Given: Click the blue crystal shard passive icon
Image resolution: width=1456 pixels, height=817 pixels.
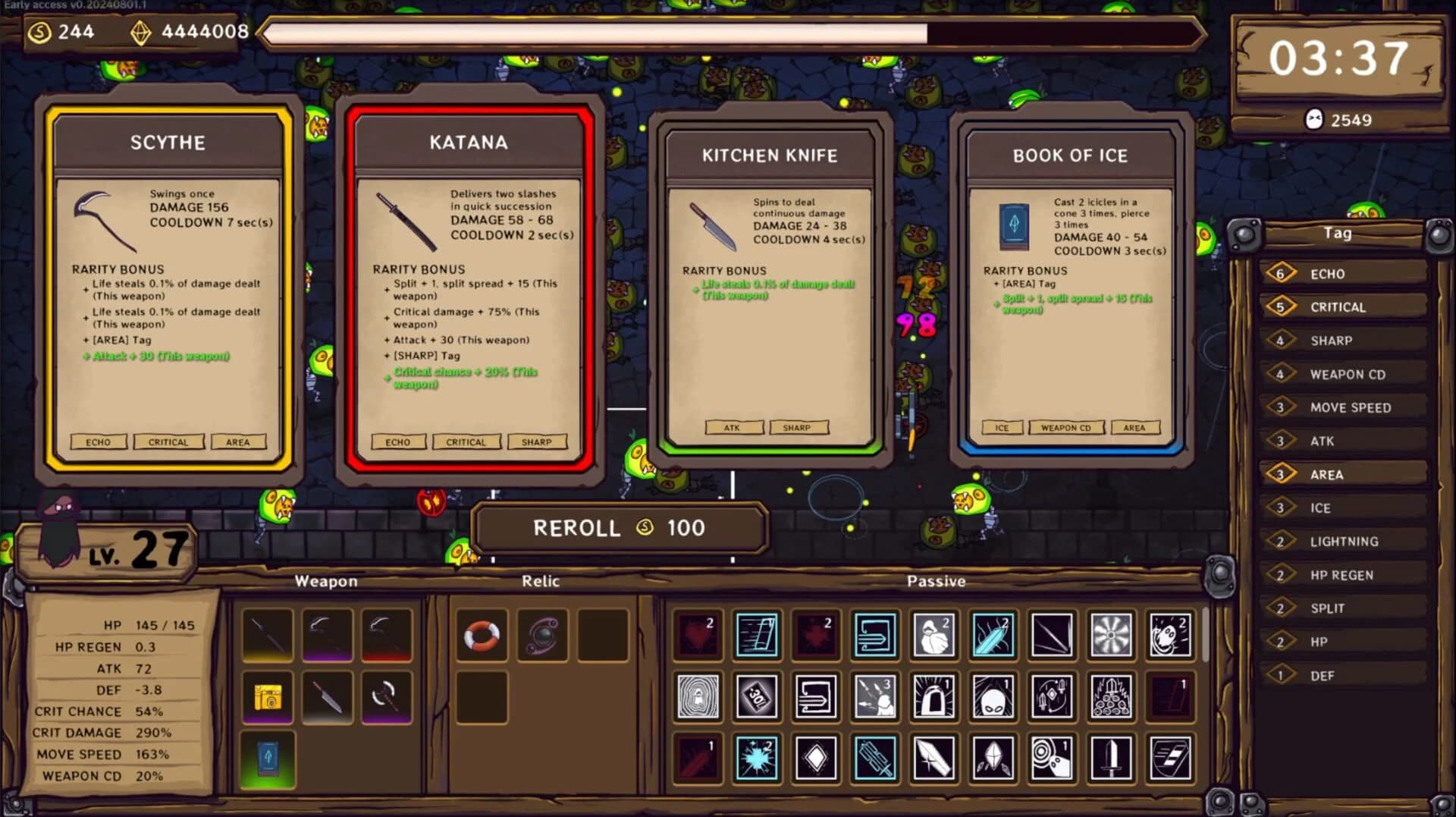Looking at the screenshot, I should (993, 636).
